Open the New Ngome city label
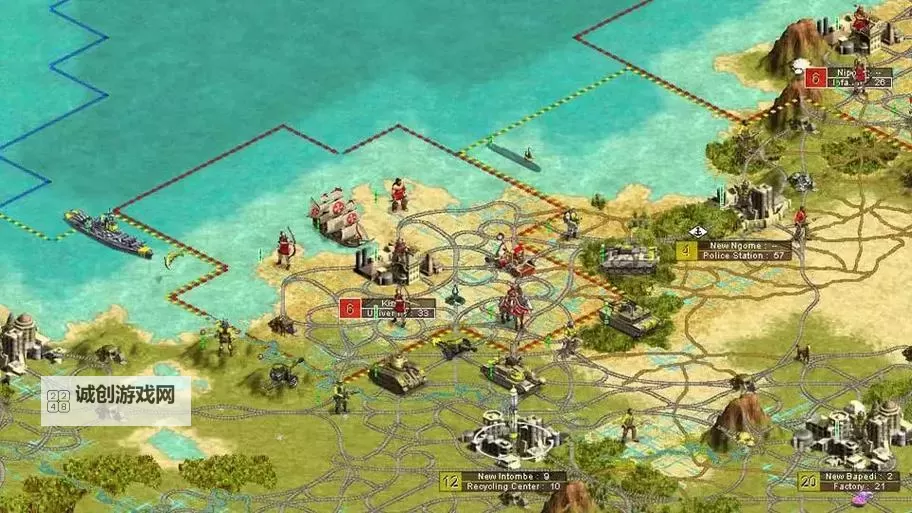912x513 pixels. coord(735,250)
